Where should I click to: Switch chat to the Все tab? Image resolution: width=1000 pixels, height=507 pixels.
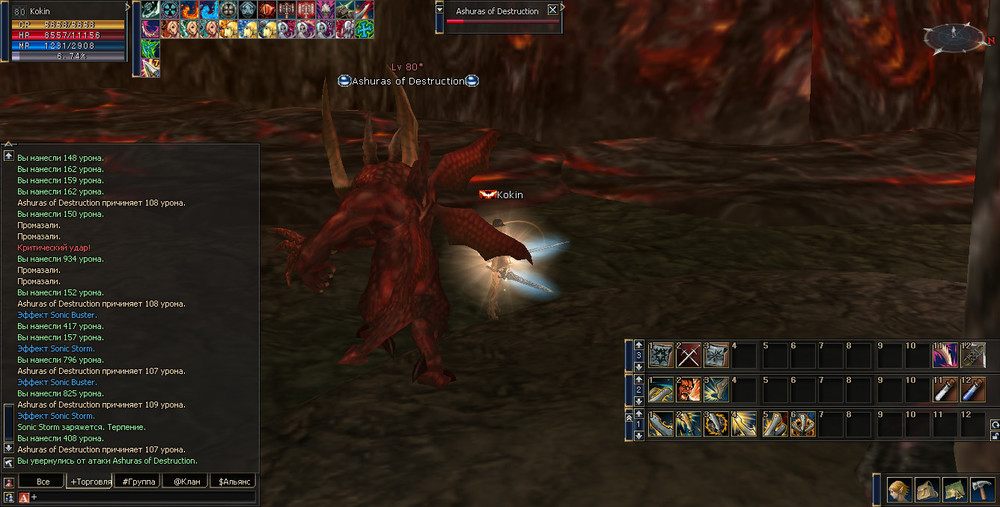(42, 481)
